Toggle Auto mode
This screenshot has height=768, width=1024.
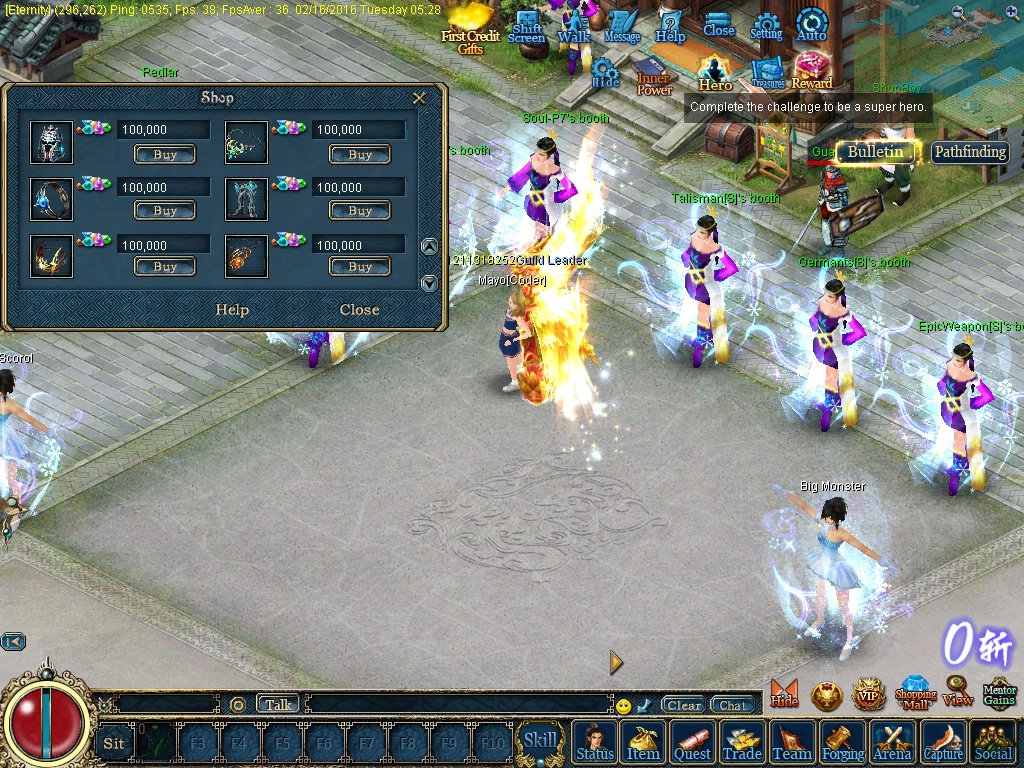click(x=811, y=25)
